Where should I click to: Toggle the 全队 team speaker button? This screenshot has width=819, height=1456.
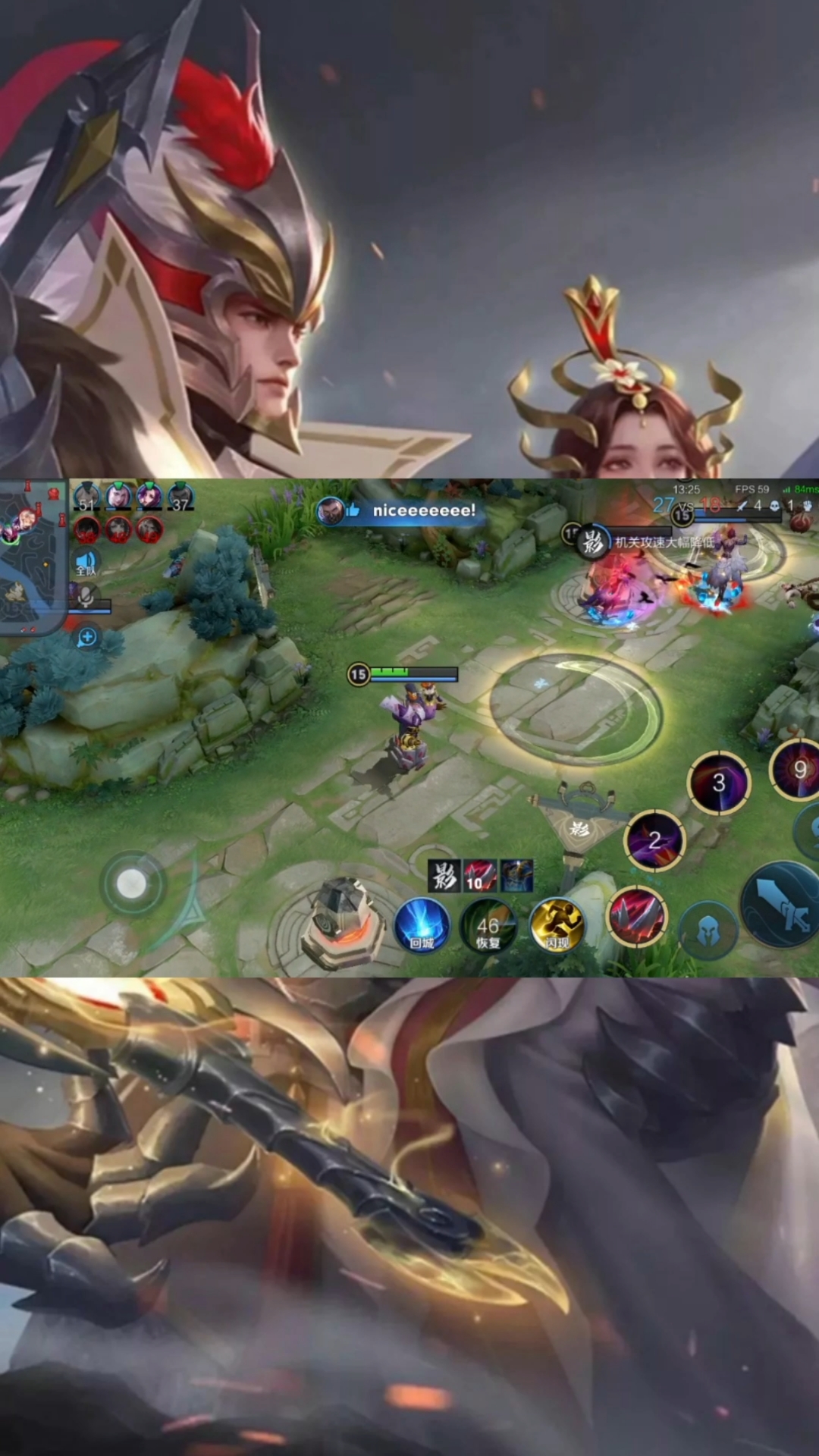[x=86, y=563]
